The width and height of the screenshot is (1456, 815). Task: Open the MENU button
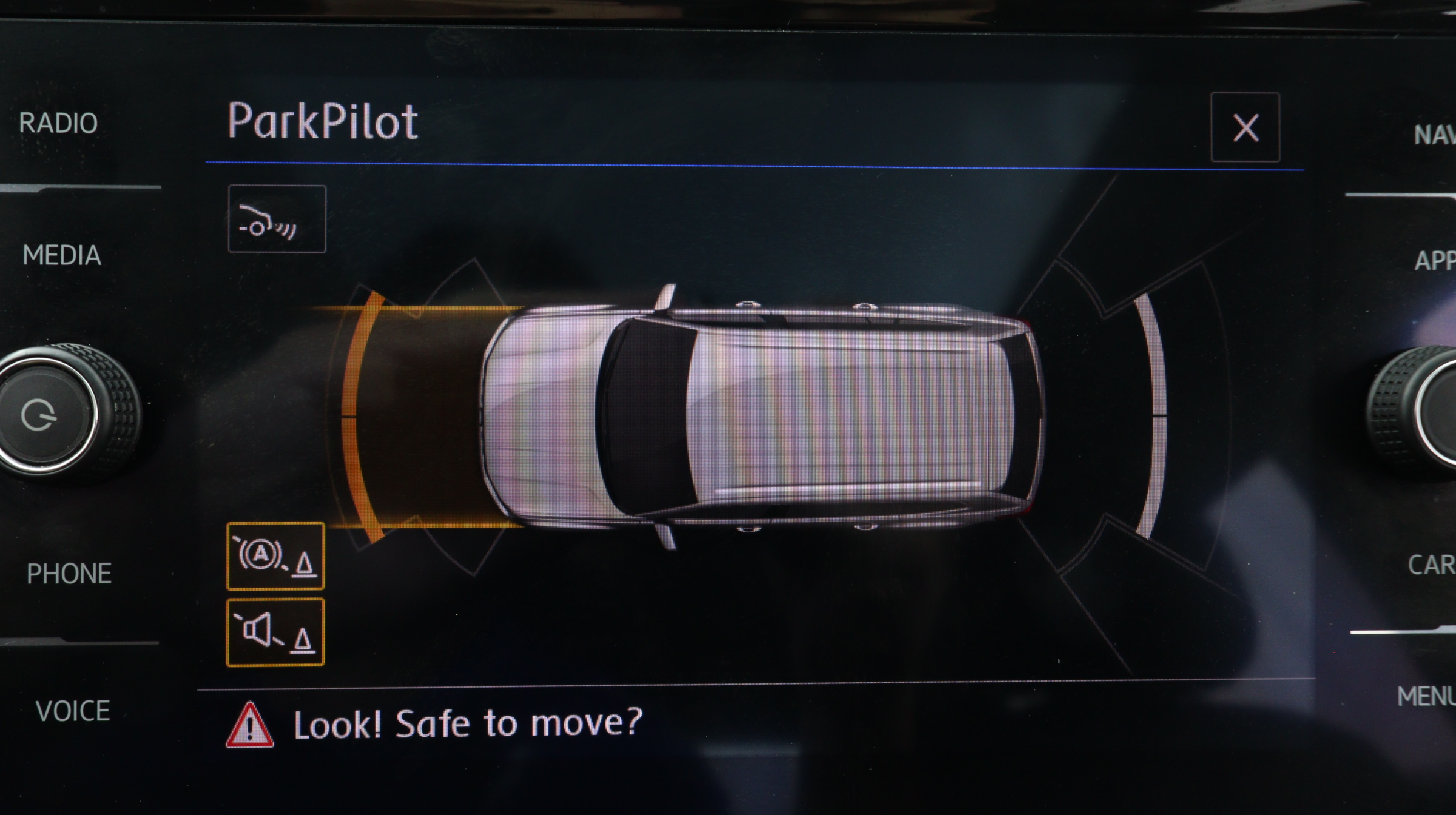[x=1426, y=696]
